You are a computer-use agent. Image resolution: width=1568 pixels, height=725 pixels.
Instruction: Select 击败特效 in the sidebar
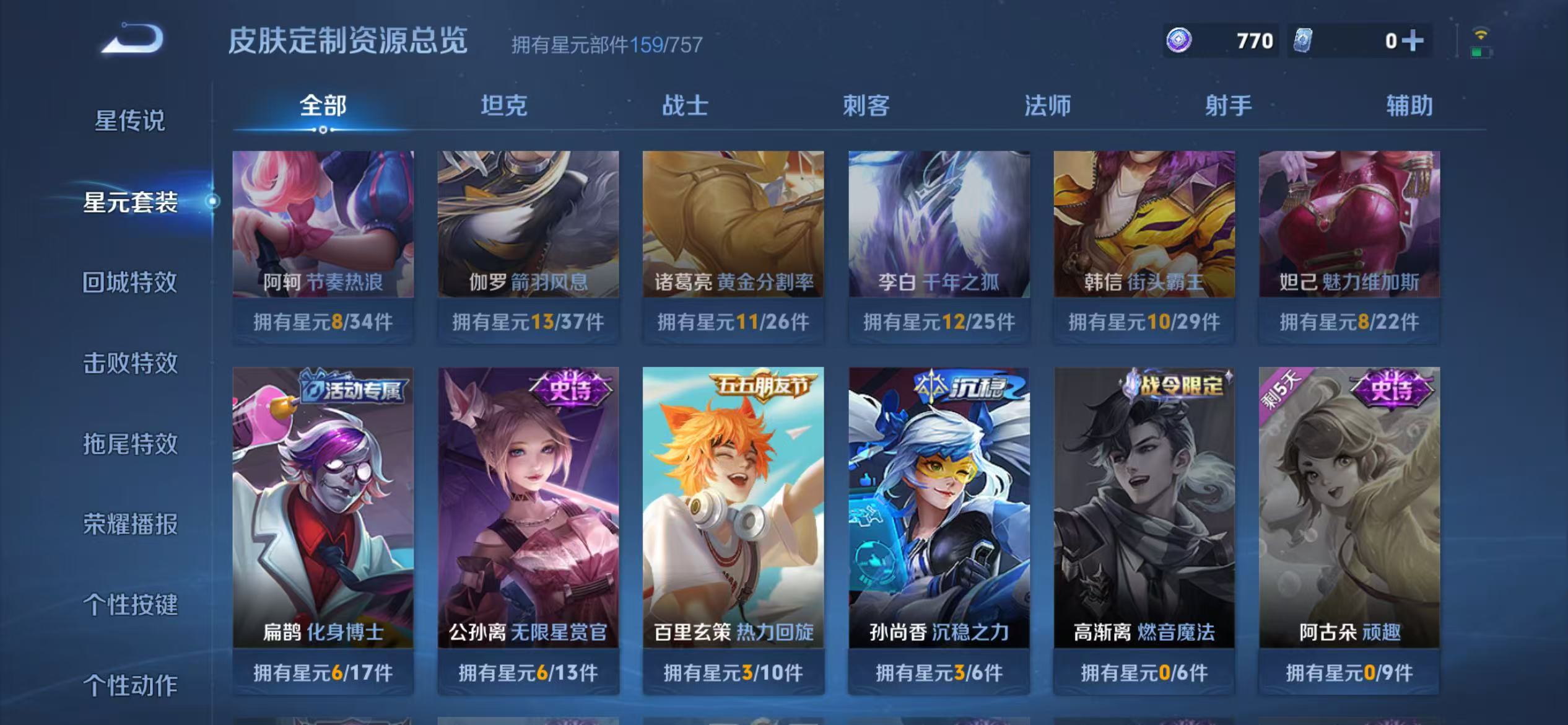coord(130,362)
